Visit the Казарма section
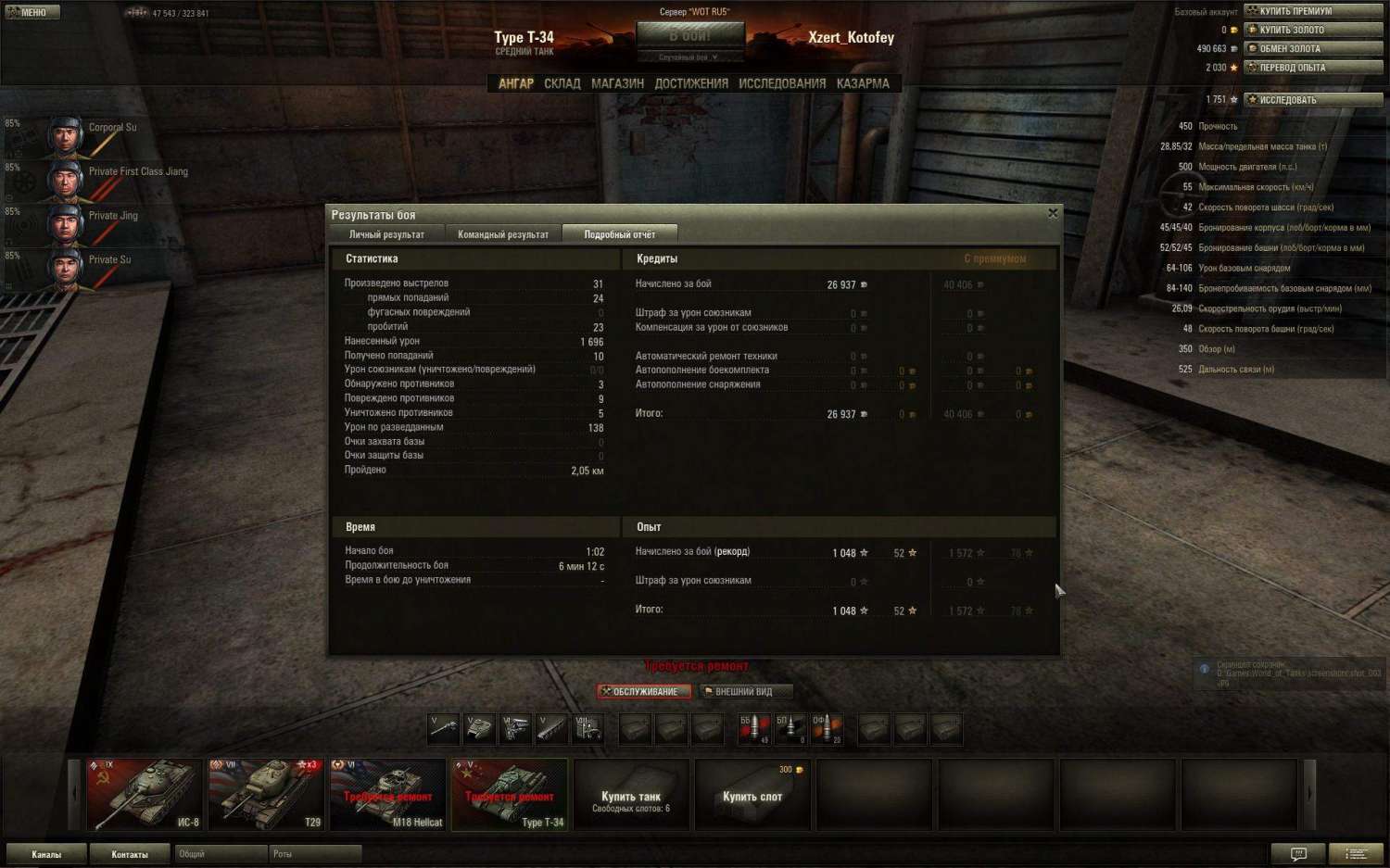Image resolution: width=1390 pixels, height=868 pixels. pyautogui.click(x=863, y=83)
